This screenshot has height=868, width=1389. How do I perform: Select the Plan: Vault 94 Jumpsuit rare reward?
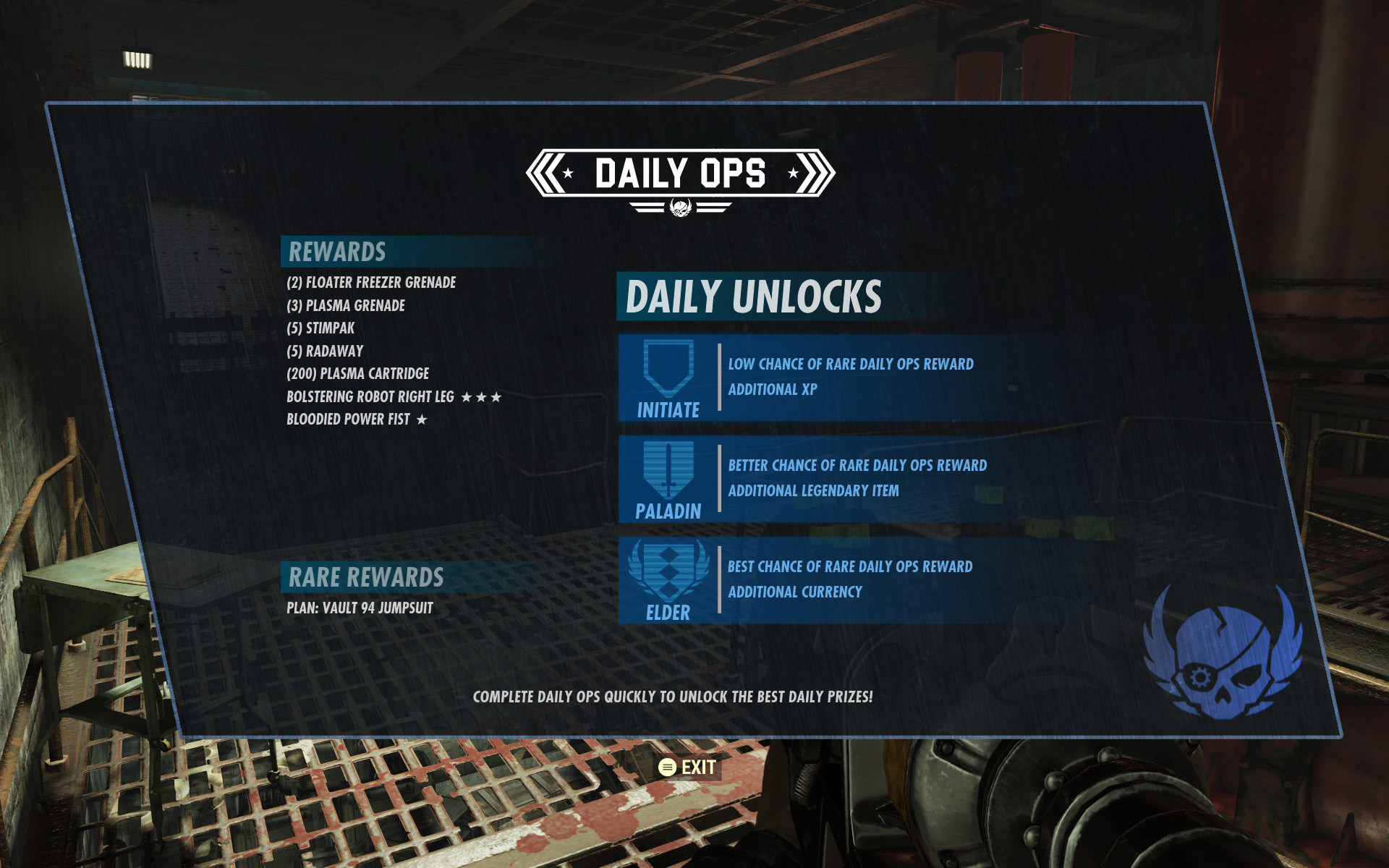tap(360, 608)
